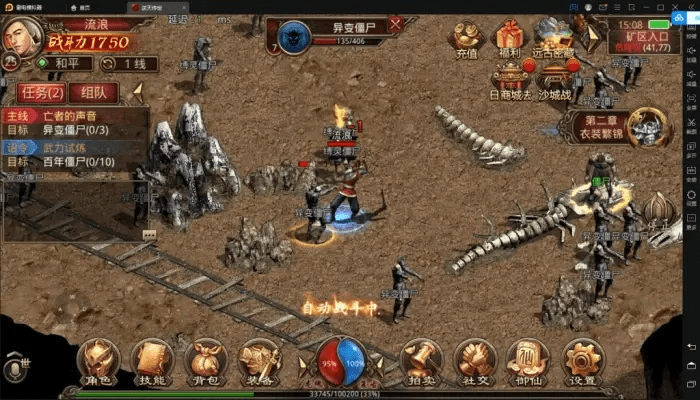Screen dimensions: 700x400
Task: Open the 技能 skills book
Action: 152,360
